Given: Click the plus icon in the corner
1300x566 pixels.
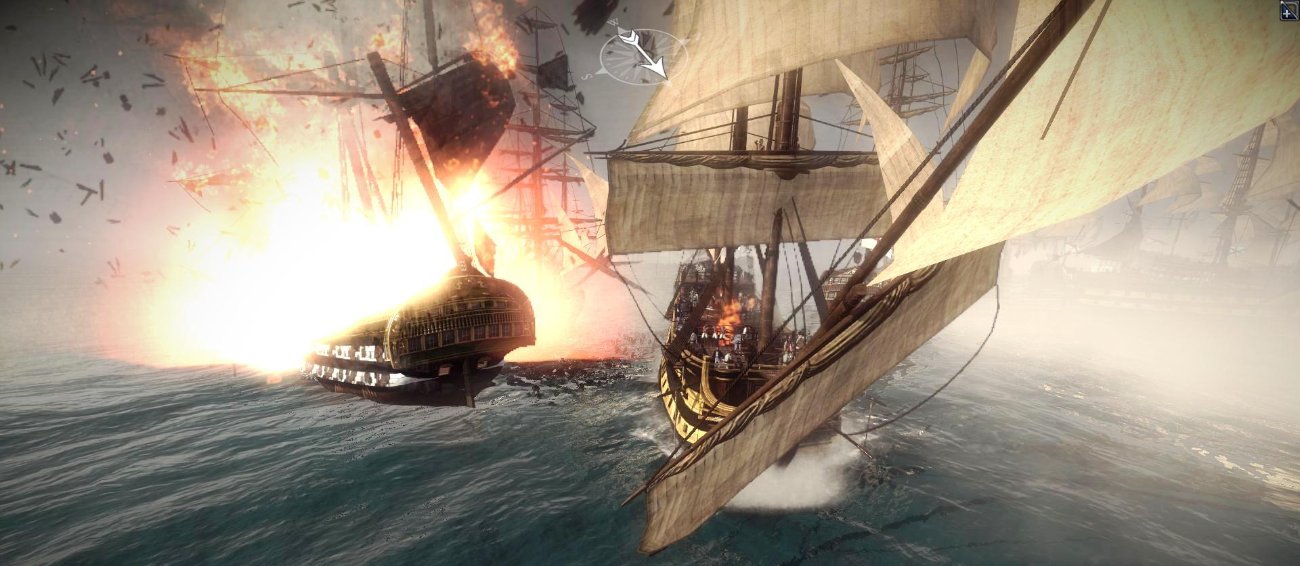Looking at the screenshot, I should point(1289,10).
